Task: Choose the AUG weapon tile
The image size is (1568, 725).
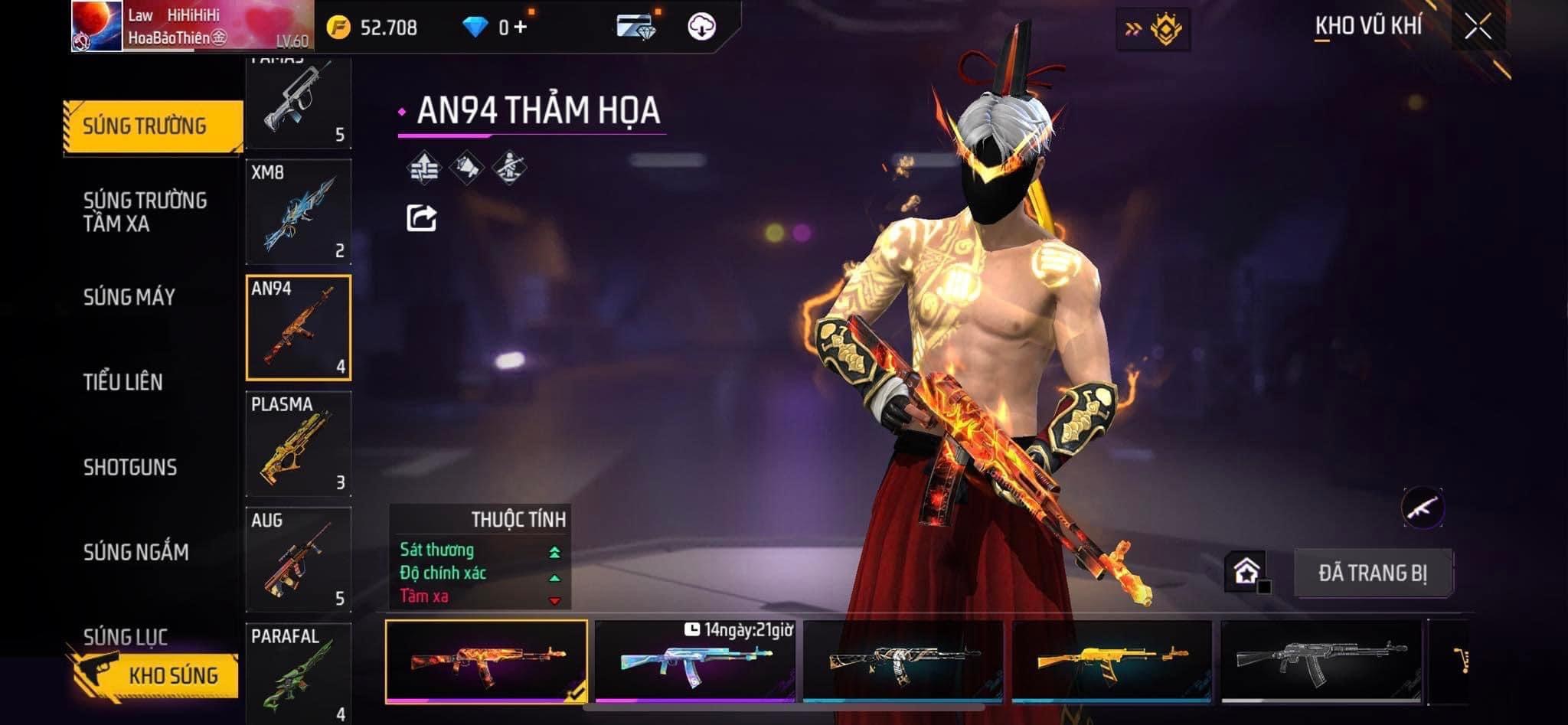Action: (x=298, y=560)
